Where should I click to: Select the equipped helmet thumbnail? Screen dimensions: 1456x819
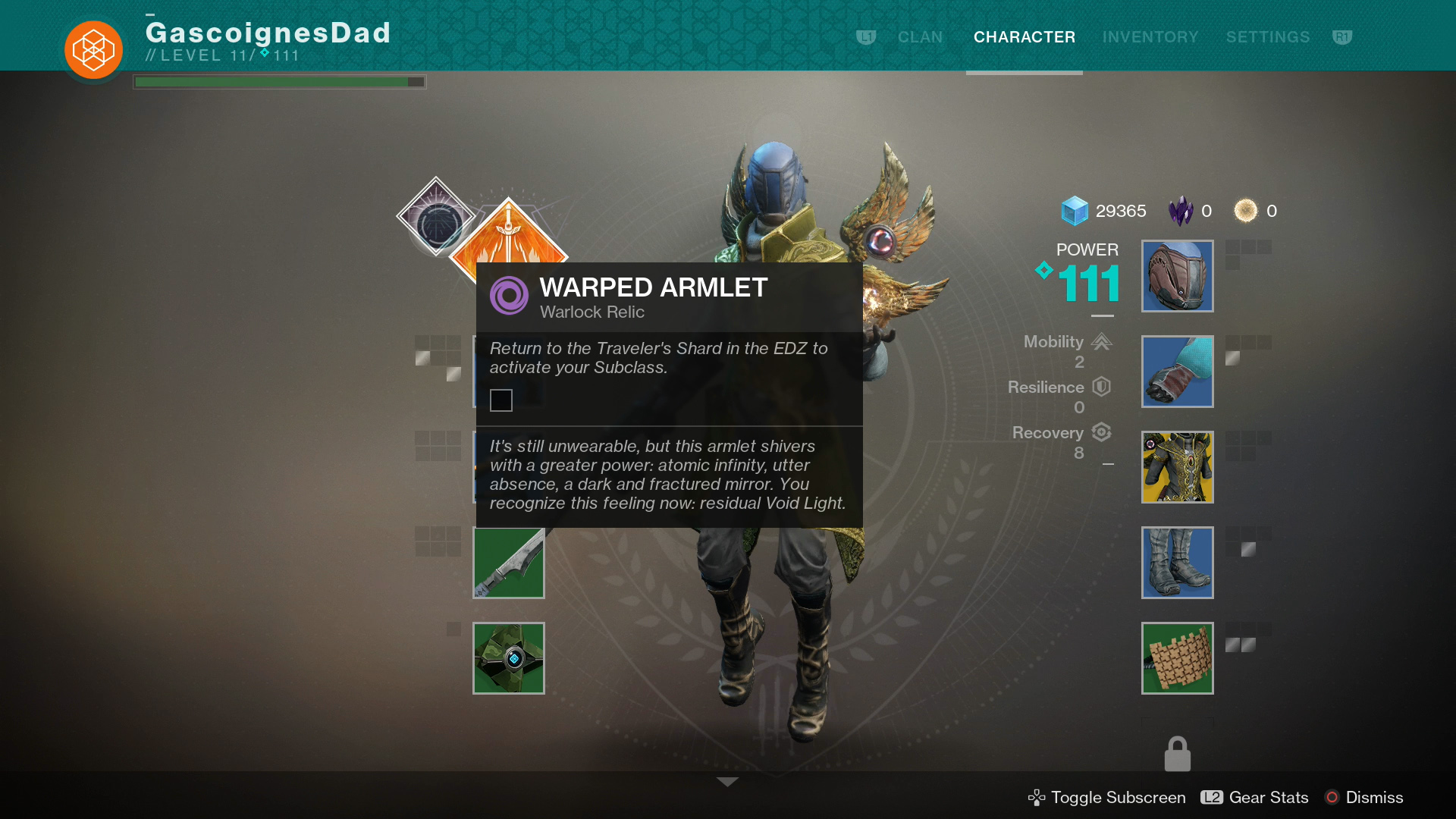pos(1177,276)
